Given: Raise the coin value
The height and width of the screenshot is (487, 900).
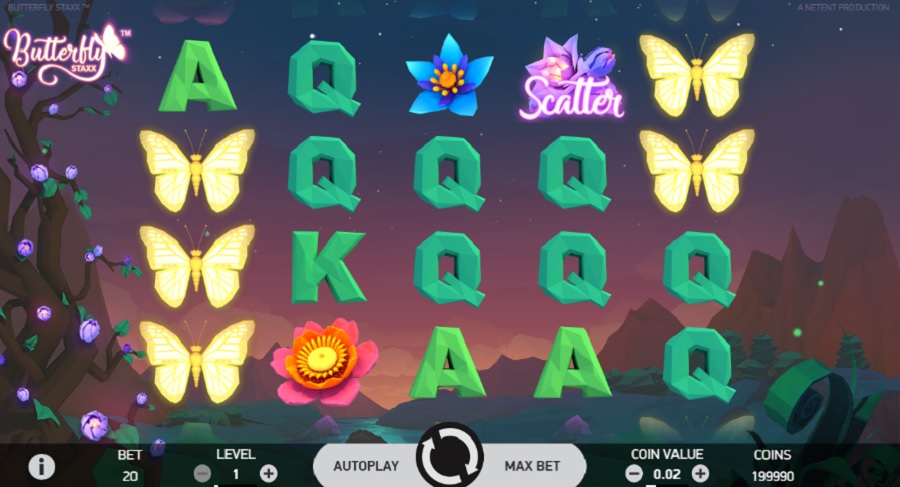Looking at the screenshot, I should [x=700, y=473].
